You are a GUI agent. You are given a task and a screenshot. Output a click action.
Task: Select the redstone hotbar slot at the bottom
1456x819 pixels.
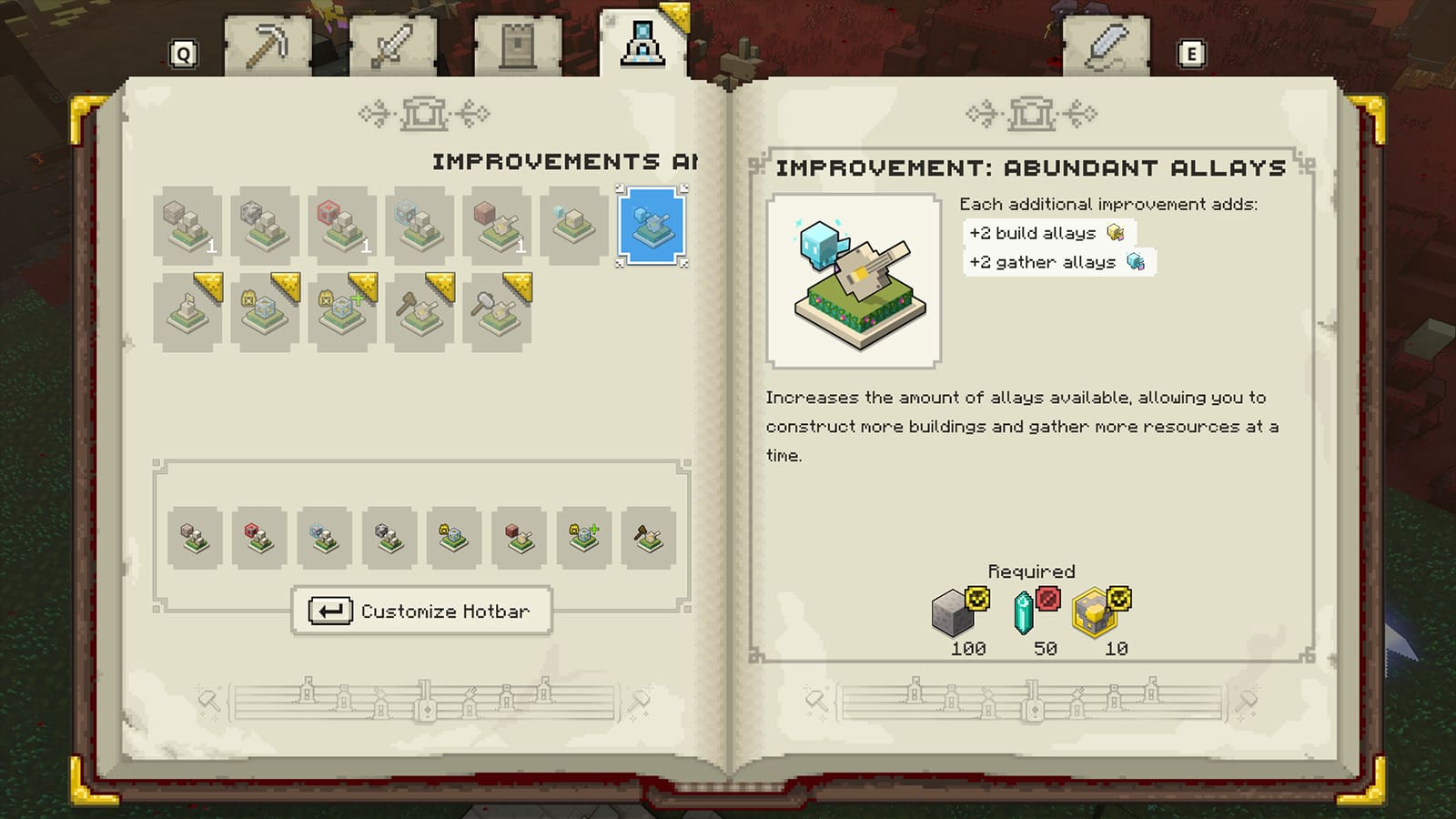[x=258, y=535]
